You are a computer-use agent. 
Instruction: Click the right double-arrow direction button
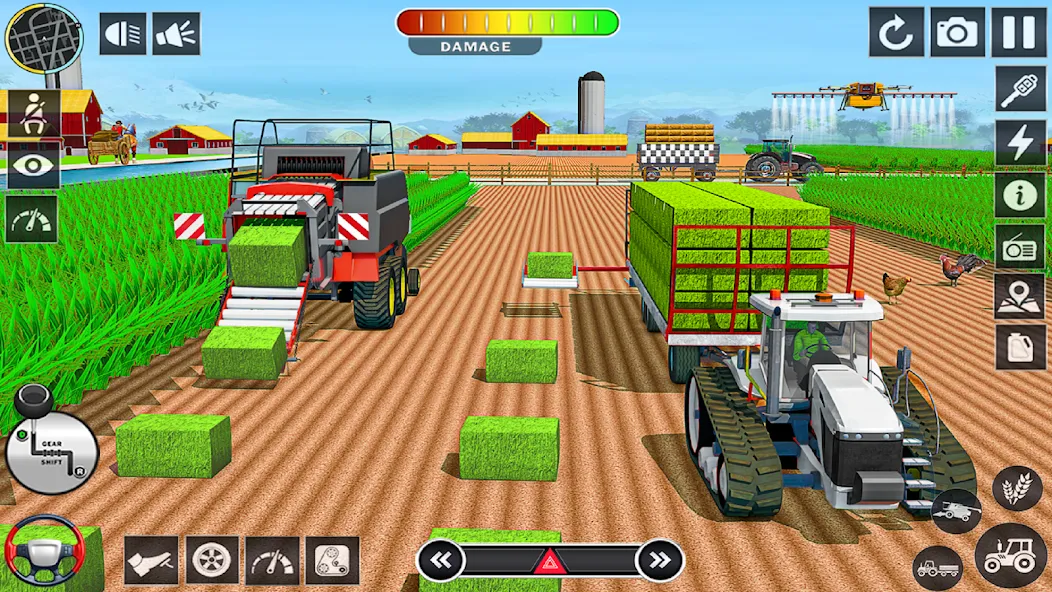click(659, 560)
